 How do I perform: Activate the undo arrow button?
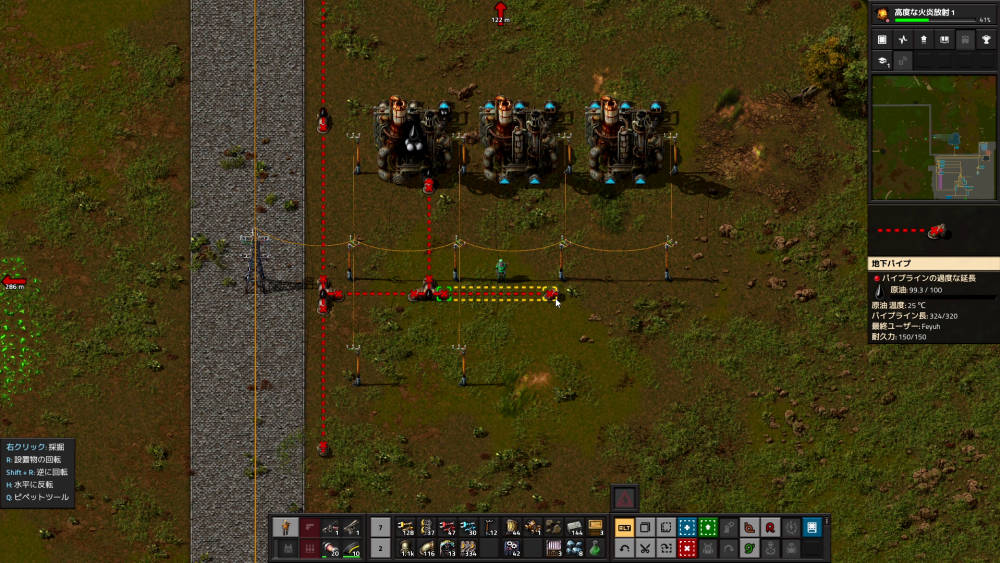pos(624,548)
